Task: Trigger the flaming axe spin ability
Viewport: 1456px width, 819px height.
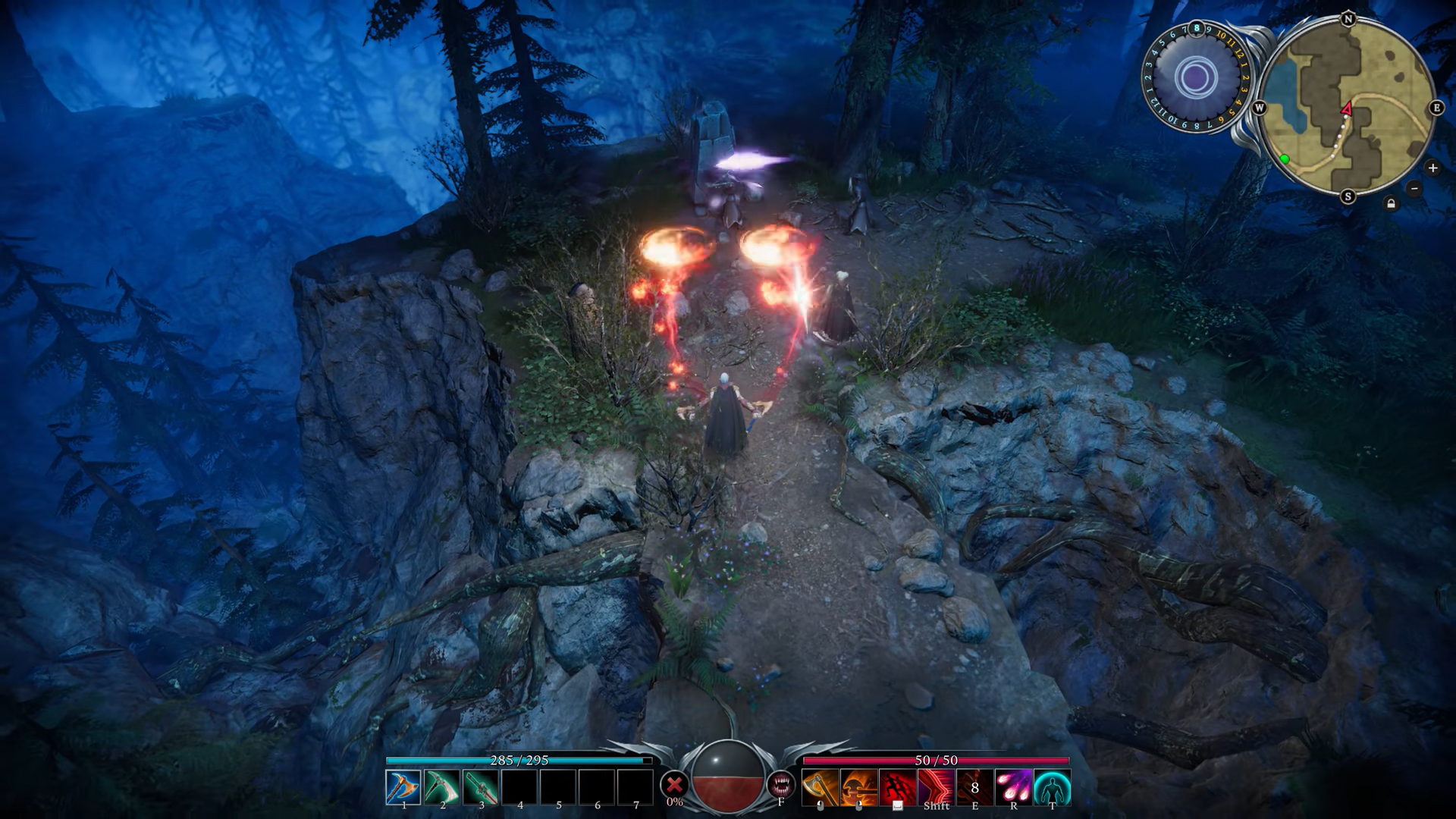Action: (x=858, y=787)
